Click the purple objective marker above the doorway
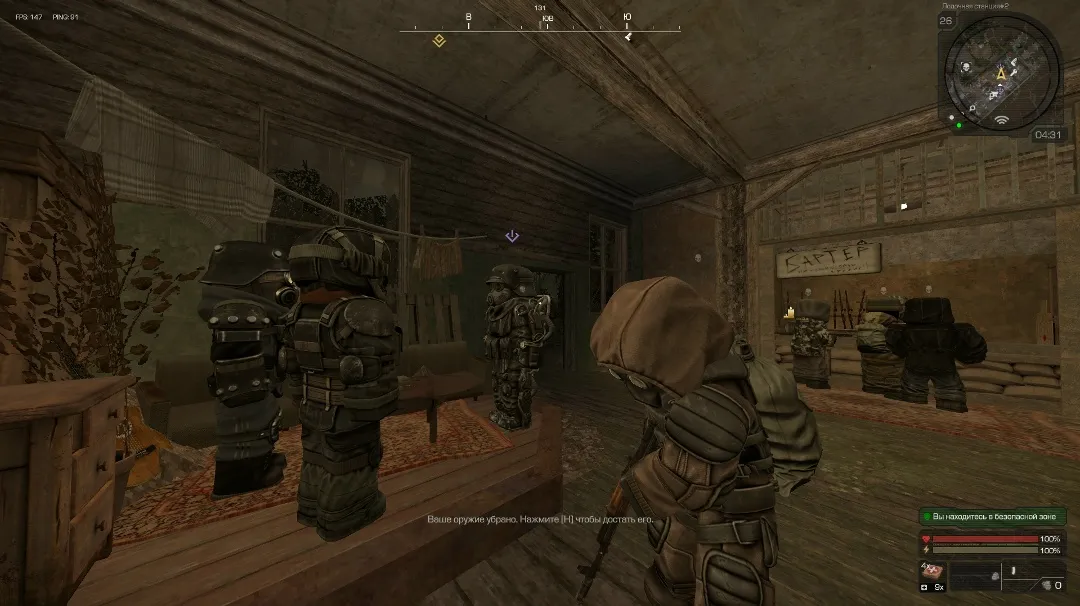This screenshot has width=1080, height=606. tap(512, 236)
